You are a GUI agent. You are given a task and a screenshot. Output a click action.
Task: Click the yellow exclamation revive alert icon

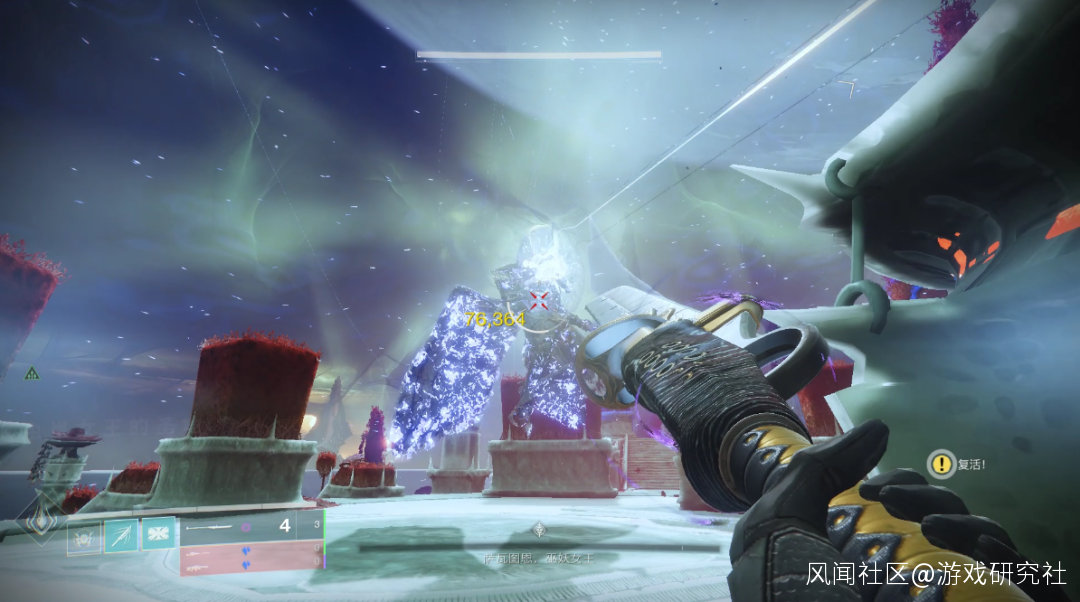click(940, 463)
